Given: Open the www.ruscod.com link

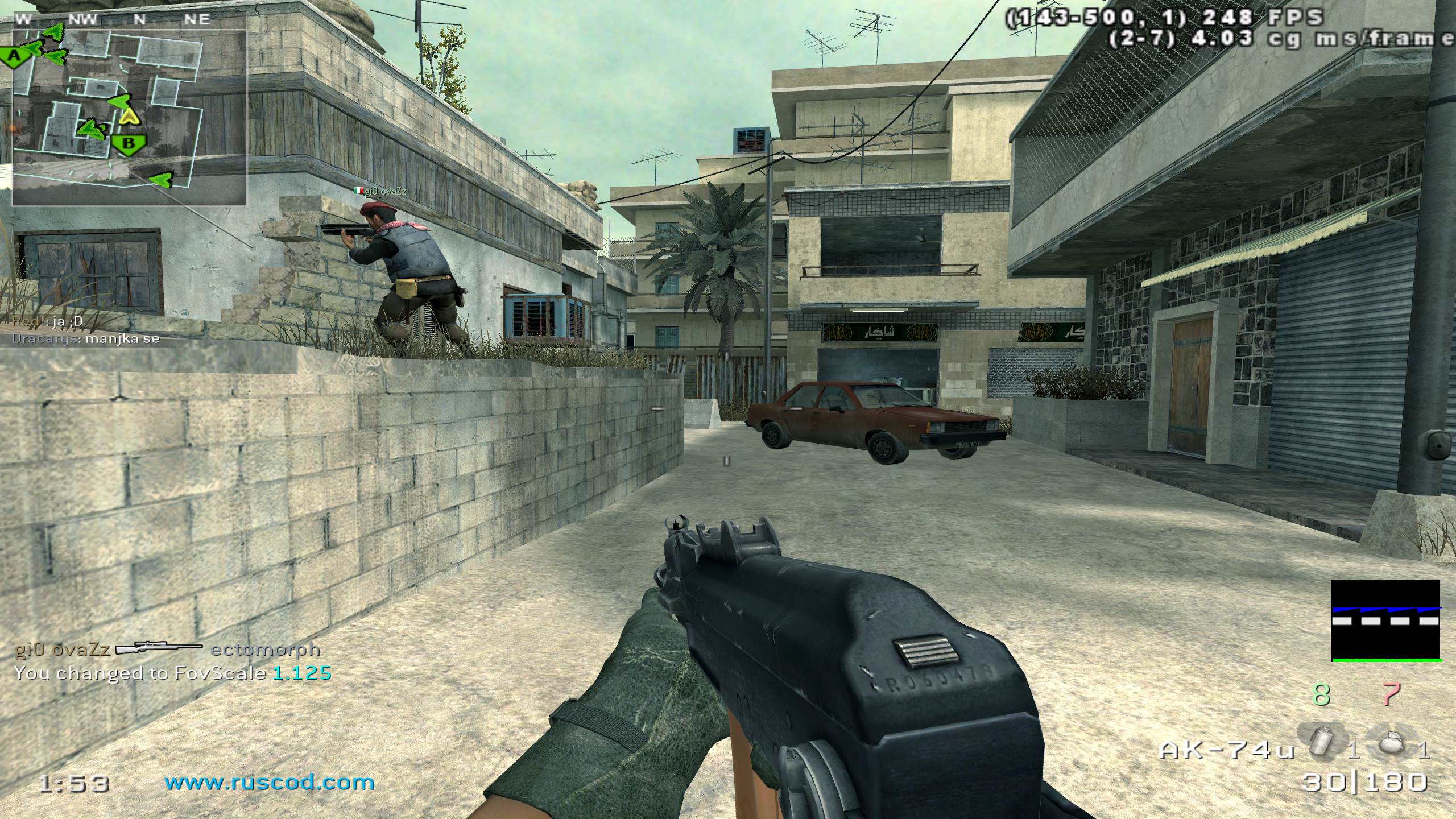Looking at the screenshot, I should point(270,783).
